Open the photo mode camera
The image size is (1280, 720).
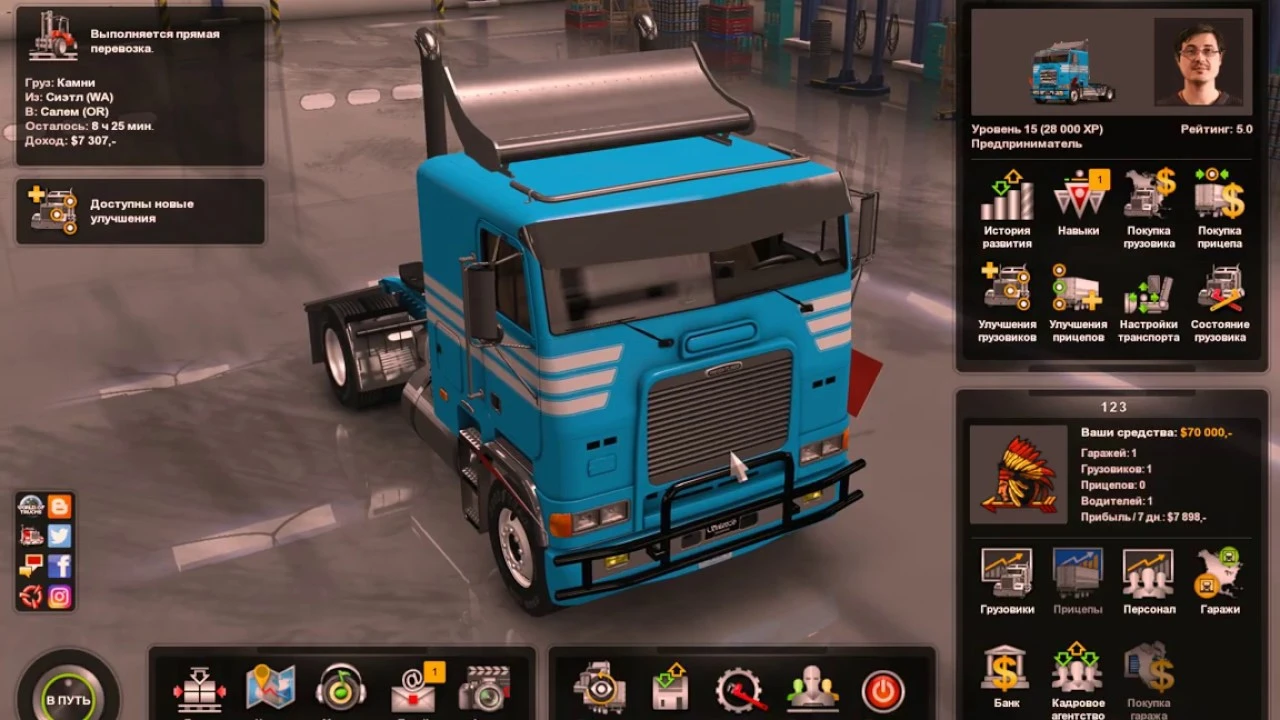486,687
